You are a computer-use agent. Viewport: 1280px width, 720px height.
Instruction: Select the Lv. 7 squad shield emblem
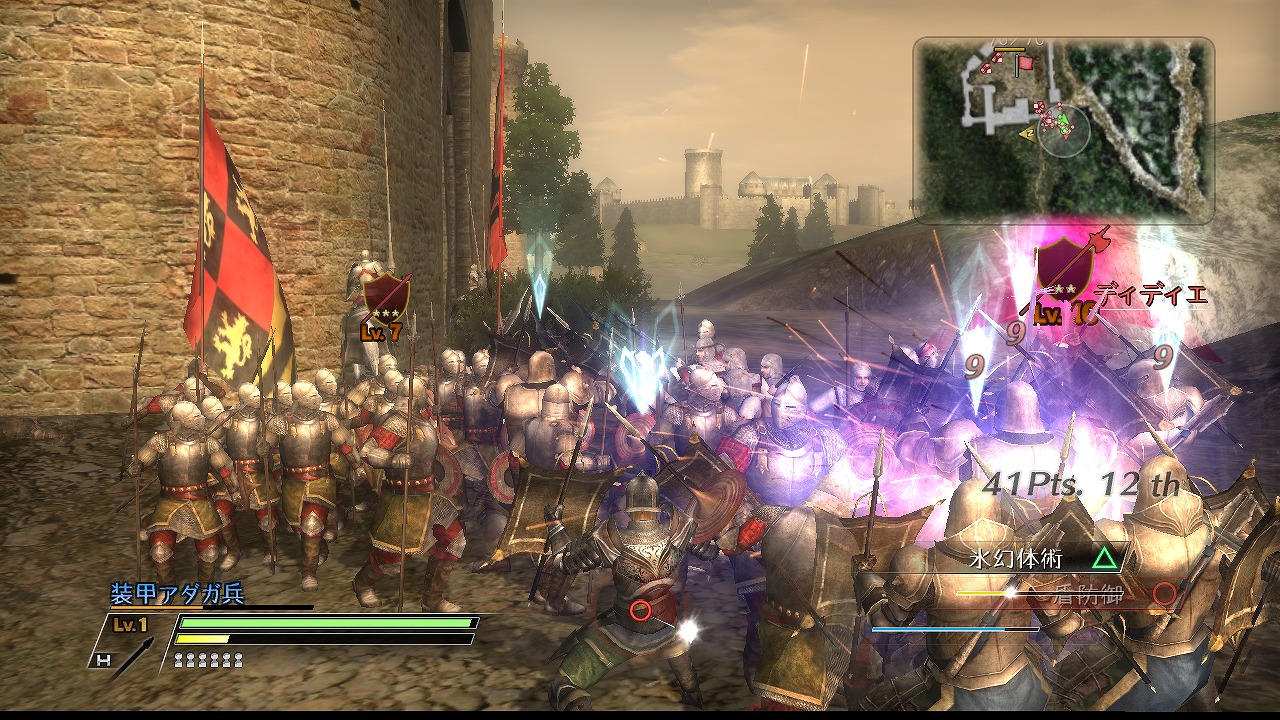tap(385, 299)
